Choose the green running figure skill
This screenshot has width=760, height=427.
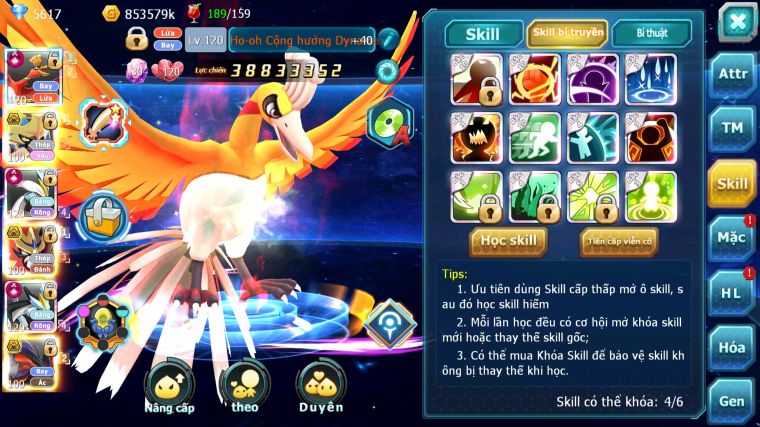[x=534, y=137]
